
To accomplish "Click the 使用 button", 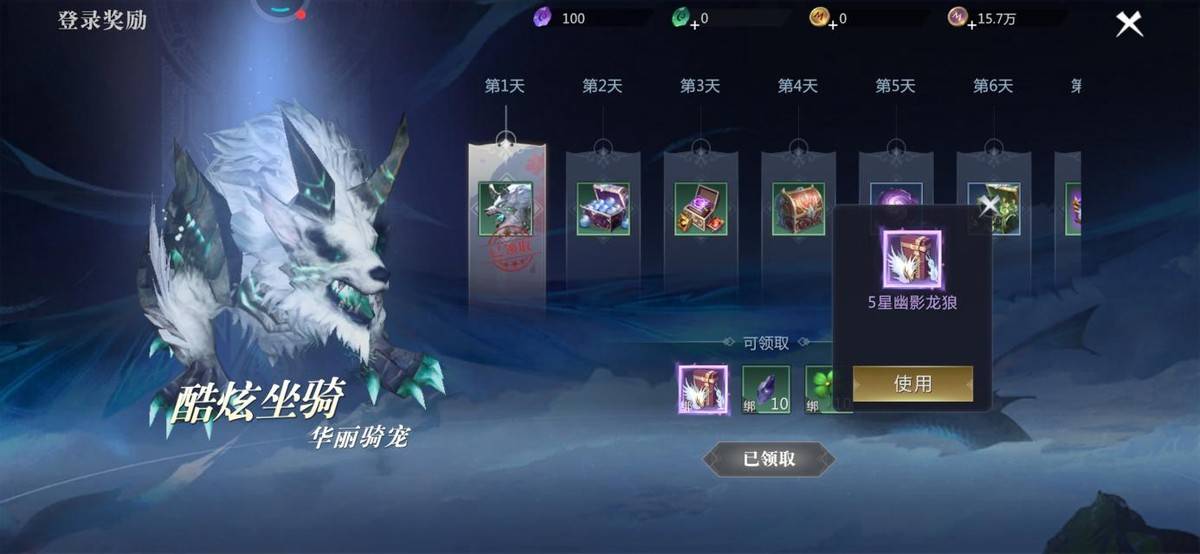I will (x=912, y=383).
